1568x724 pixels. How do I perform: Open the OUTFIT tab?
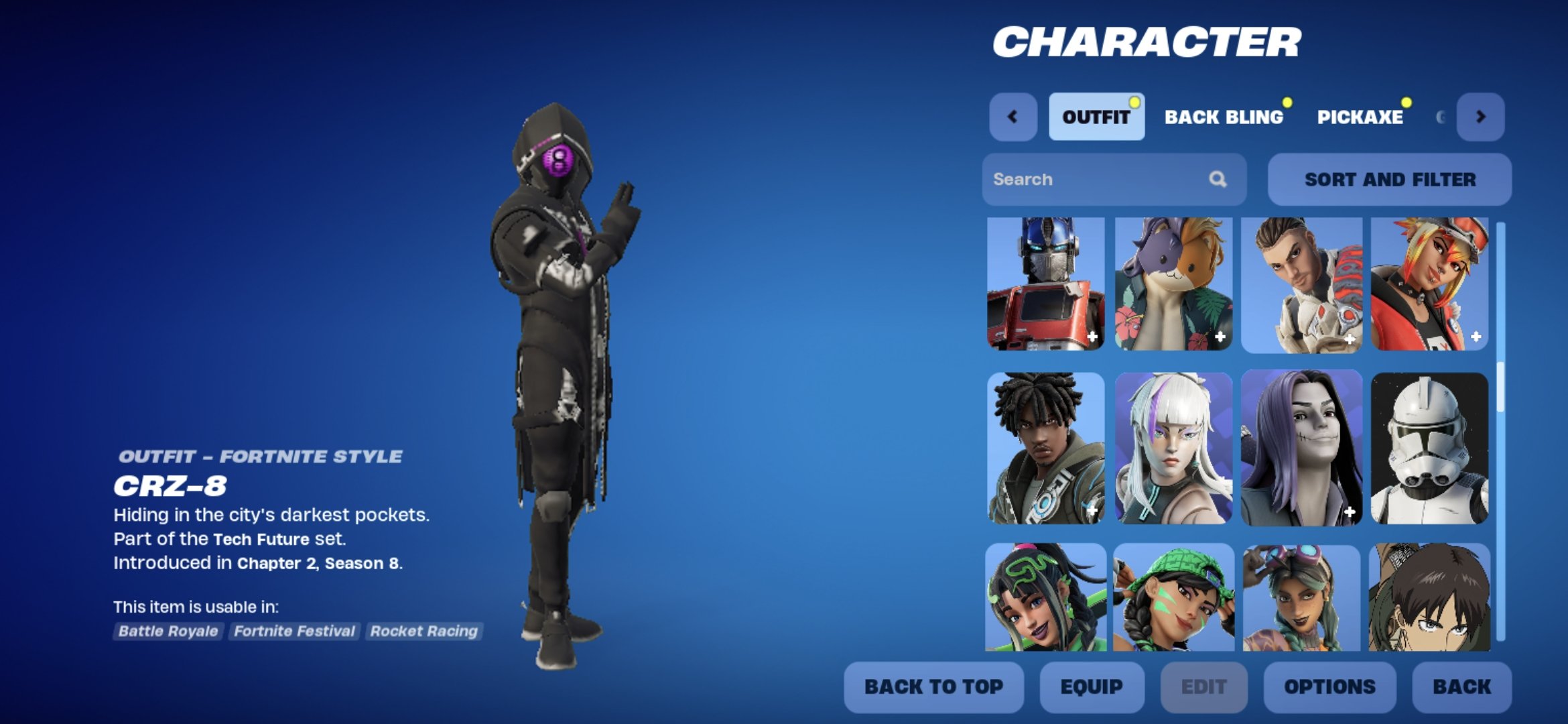click(x=1096, y=115)
